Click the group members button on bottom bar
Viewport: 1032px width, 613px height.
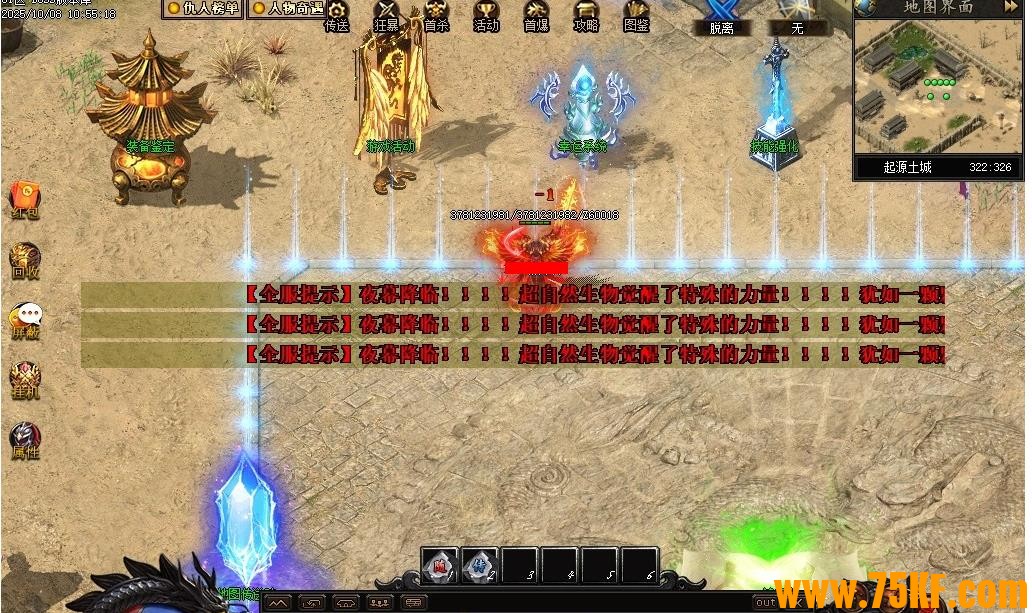click(x=379, y=603)
